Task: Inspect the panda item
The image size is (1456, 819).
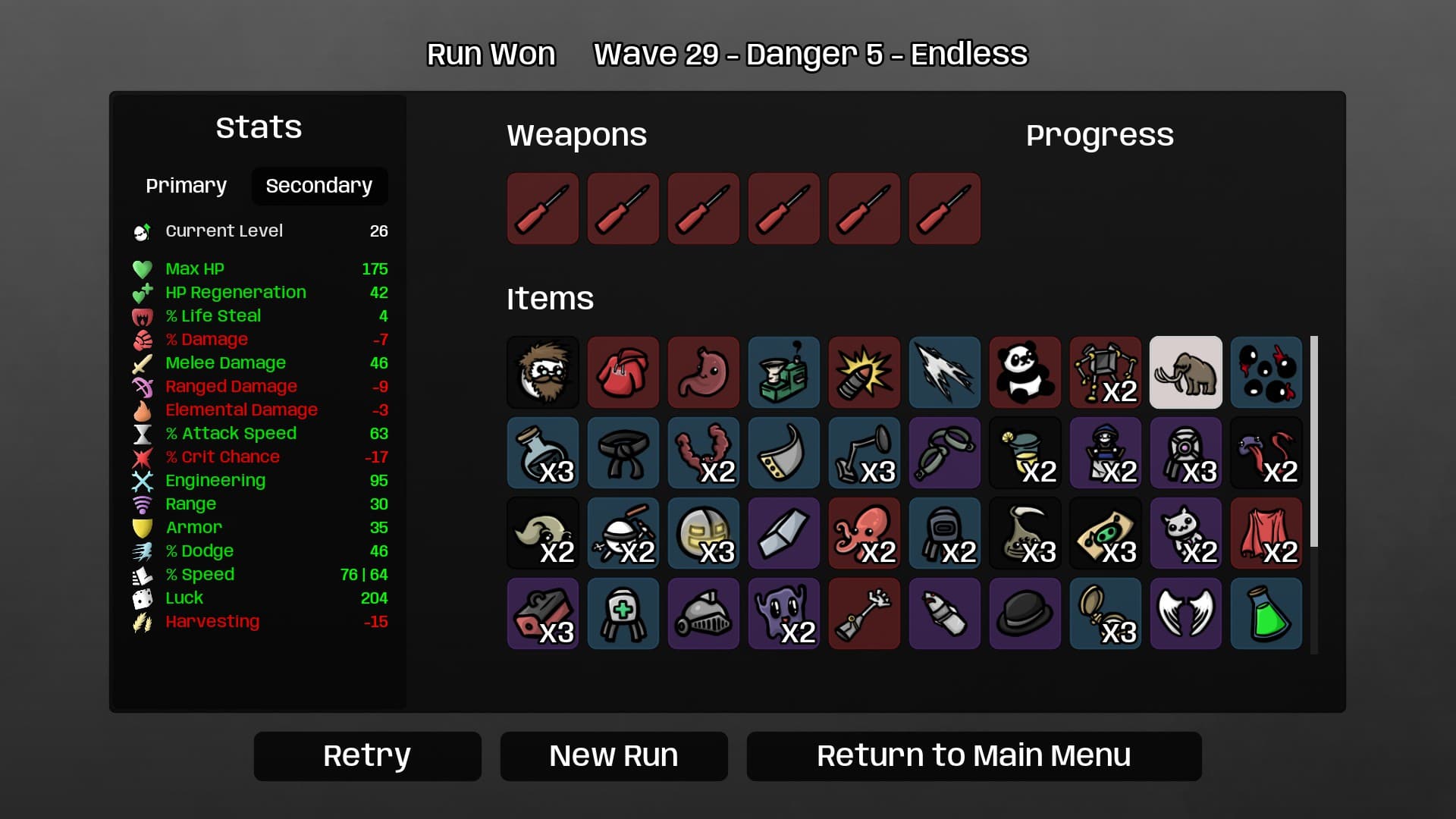Action: click(1025, 372)
